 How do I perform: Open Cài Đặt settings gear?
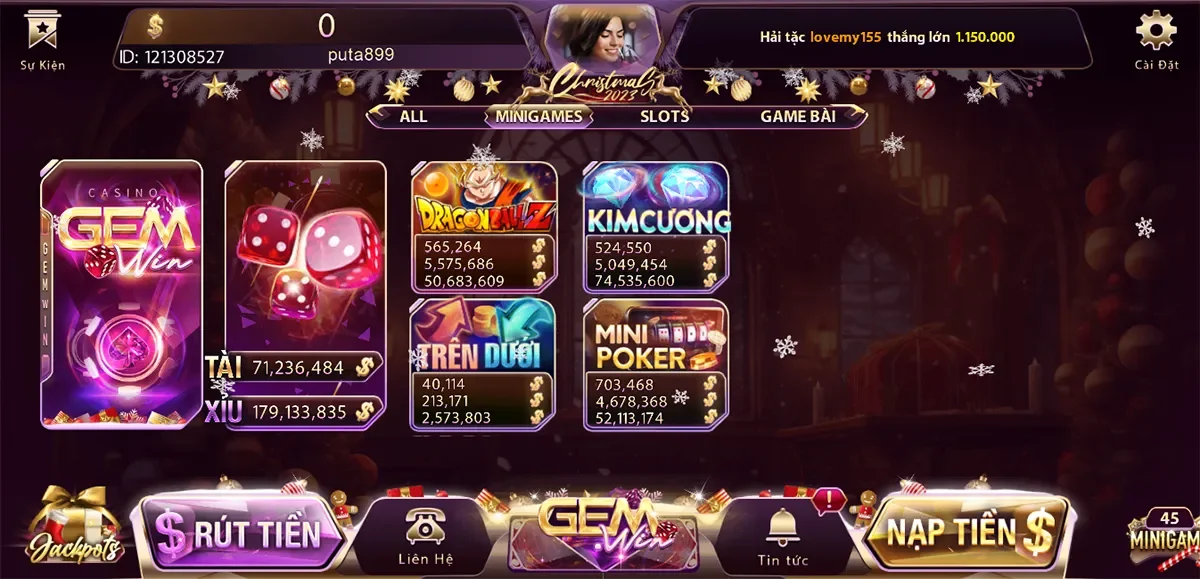pyautogui.click(x=1156, y=37)
